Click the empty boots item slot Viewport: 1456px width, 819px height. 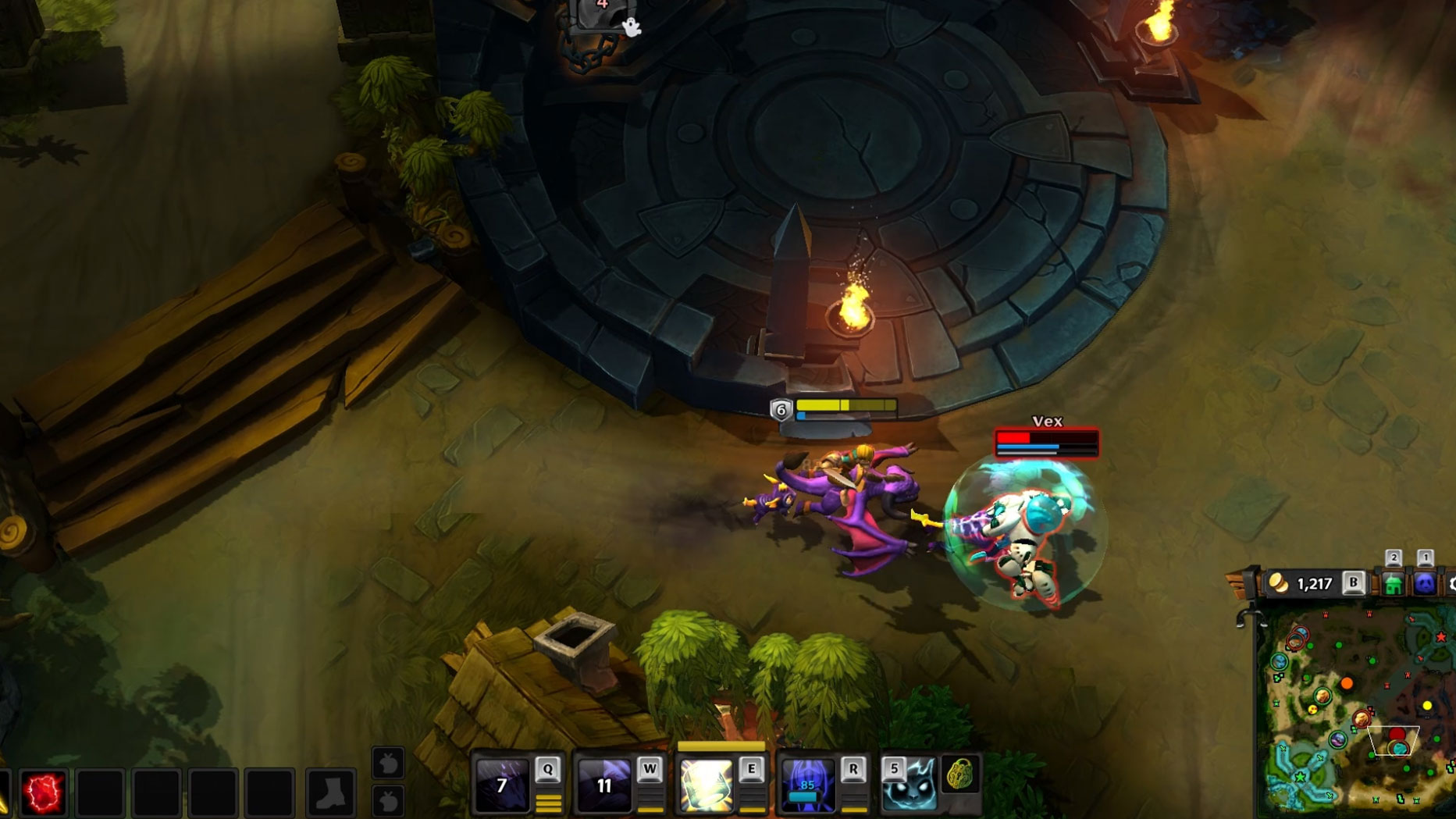coord(331,792)
